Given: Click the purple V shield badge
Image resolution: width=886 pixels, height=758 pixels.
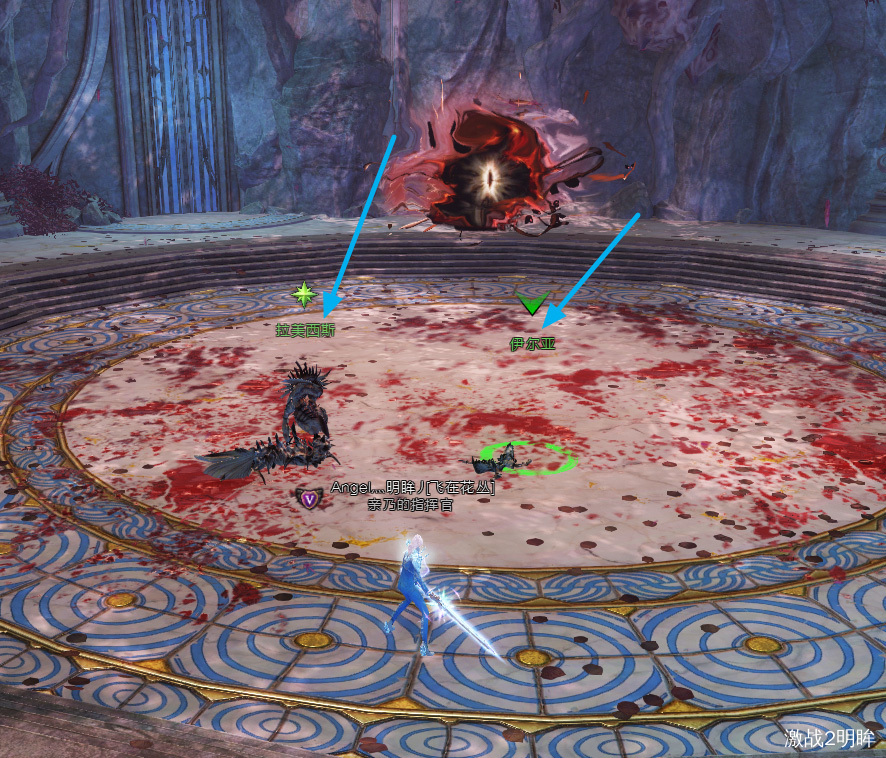Looking at the screenshot, I should pyautogui.click(x=309, y=496).
